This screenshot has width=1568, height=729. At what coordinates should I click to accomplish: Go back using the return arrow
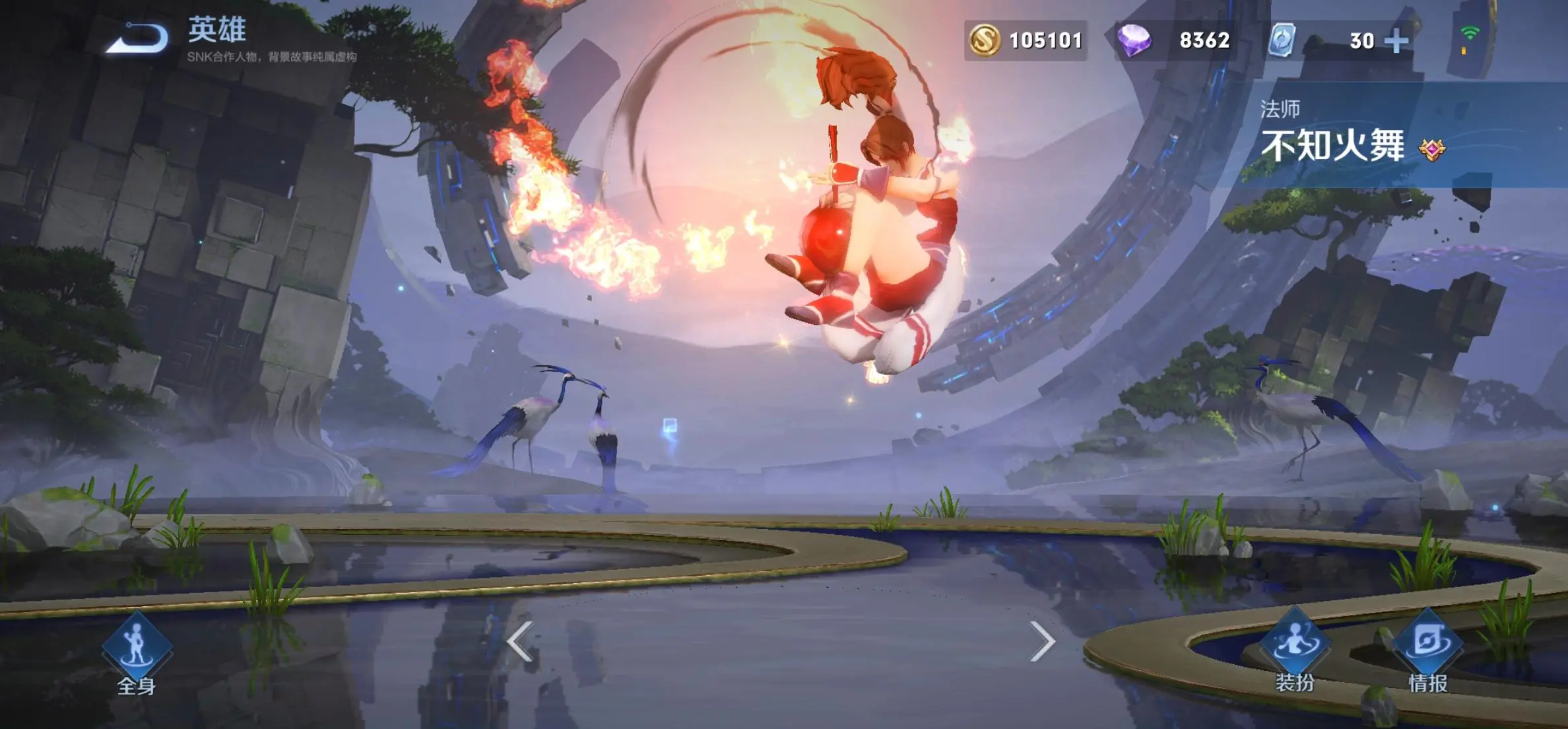(x=137, y=38)
